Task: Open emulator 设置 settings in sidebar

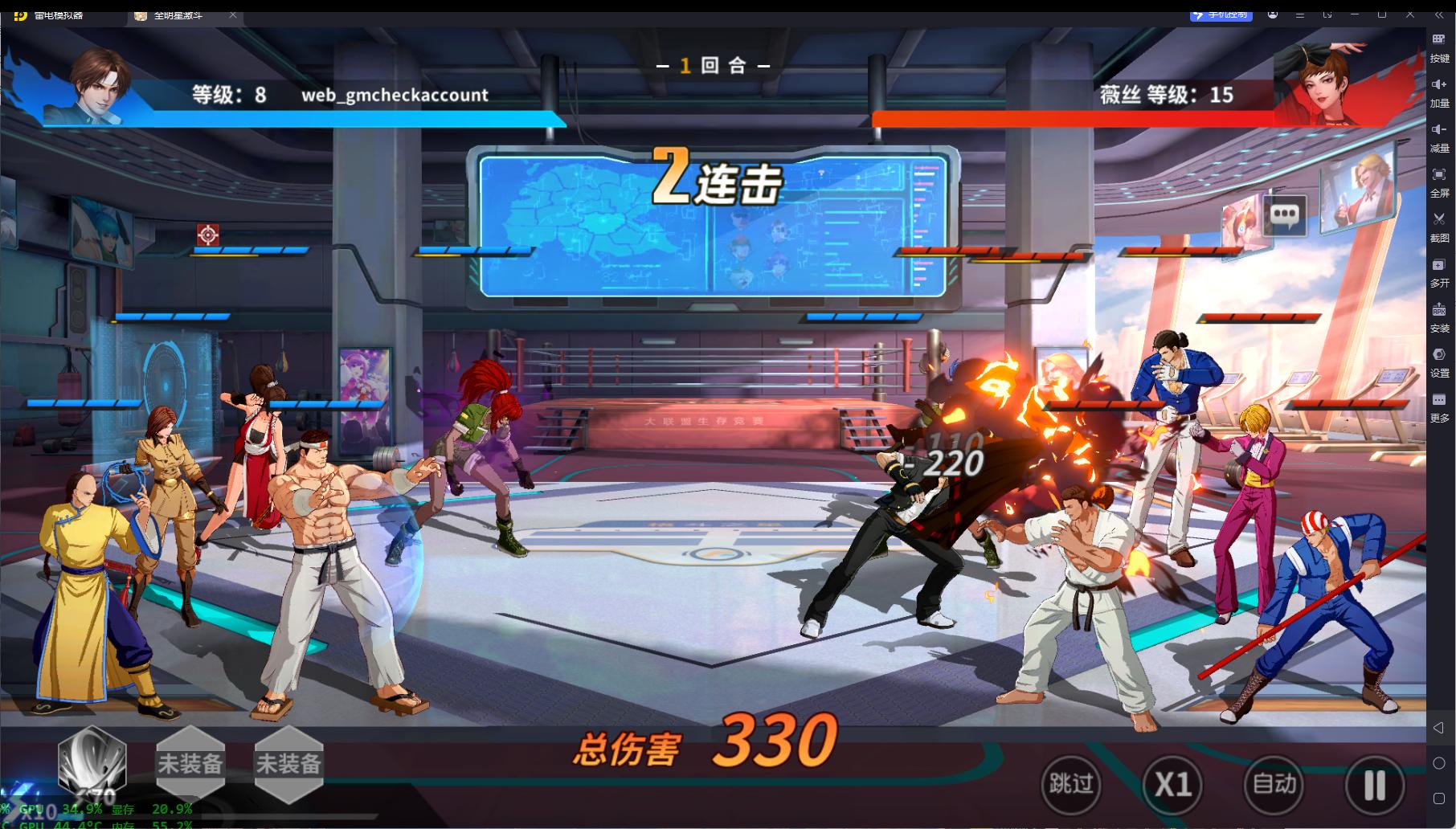Action: coord(1439,360)
